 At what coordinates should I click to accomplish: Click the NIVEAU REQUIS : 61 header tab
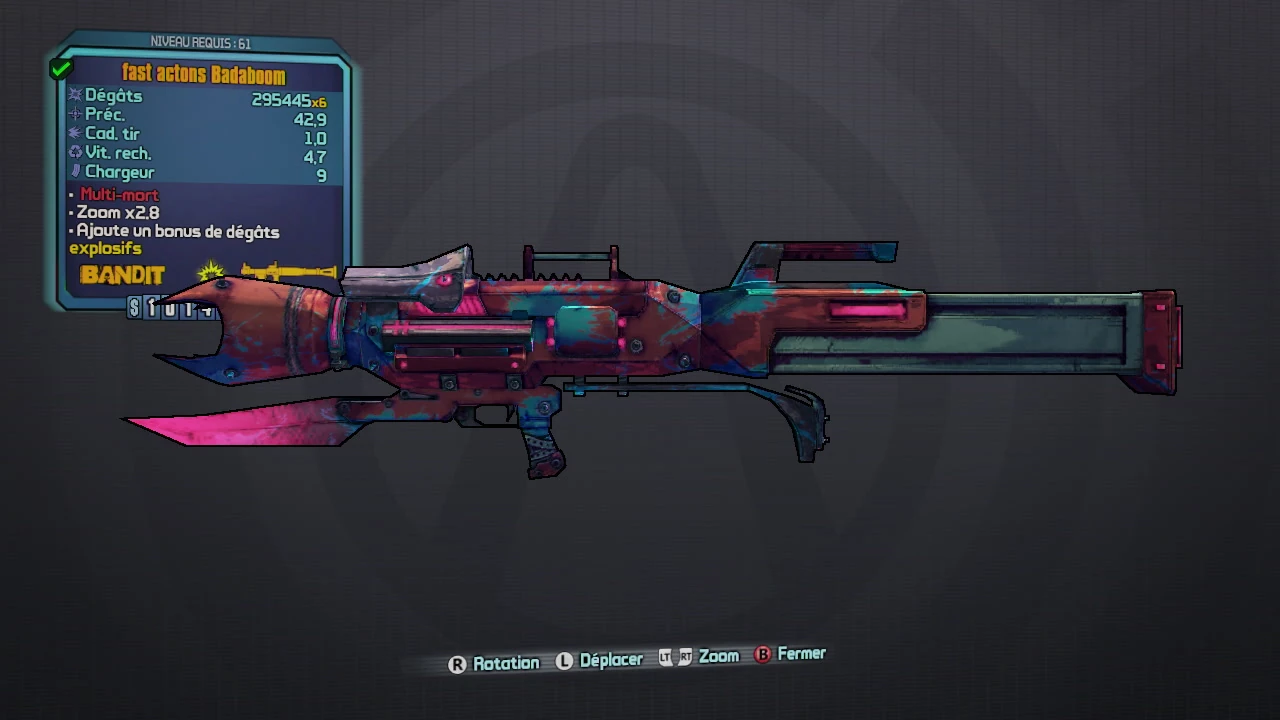[199, 43]
